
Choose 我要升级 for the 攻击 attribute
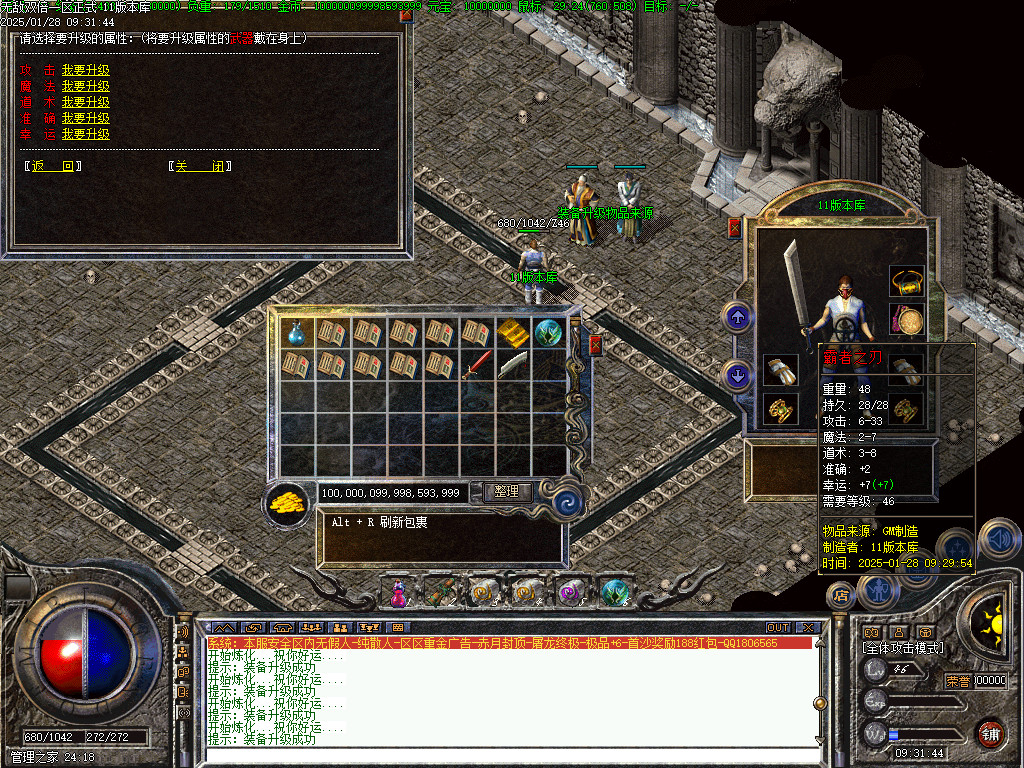coord(85,70)
